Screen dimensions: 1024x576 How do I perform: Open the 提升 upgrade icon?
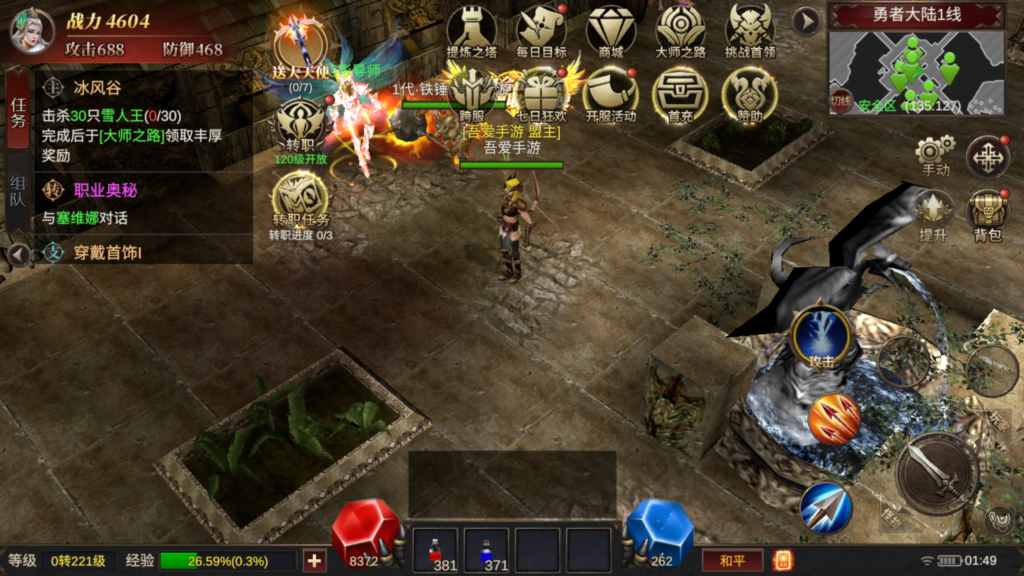933,214
